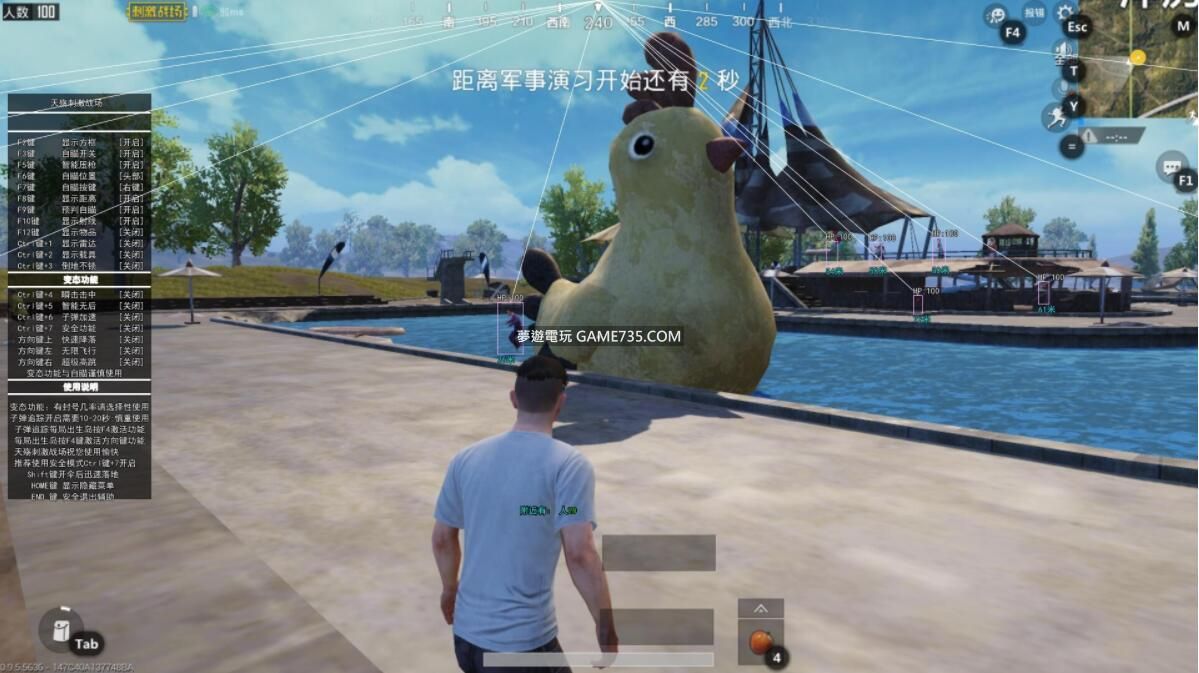Open the quick chat speech bubble
The height and width of the screenshot is (673, 1199).
tap(1170, 166)
